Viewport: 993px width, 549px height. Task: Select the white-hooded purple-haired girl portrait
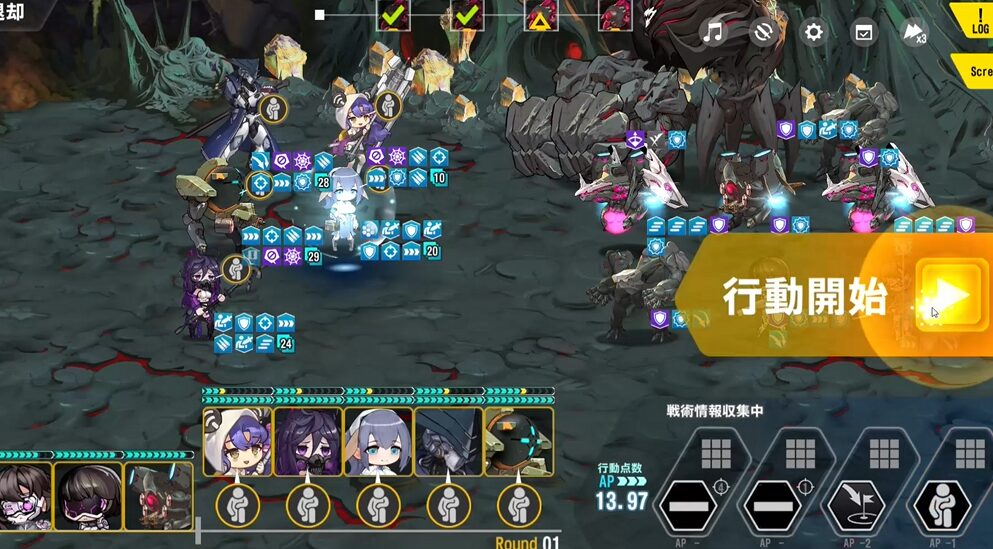tap(238, 441)
